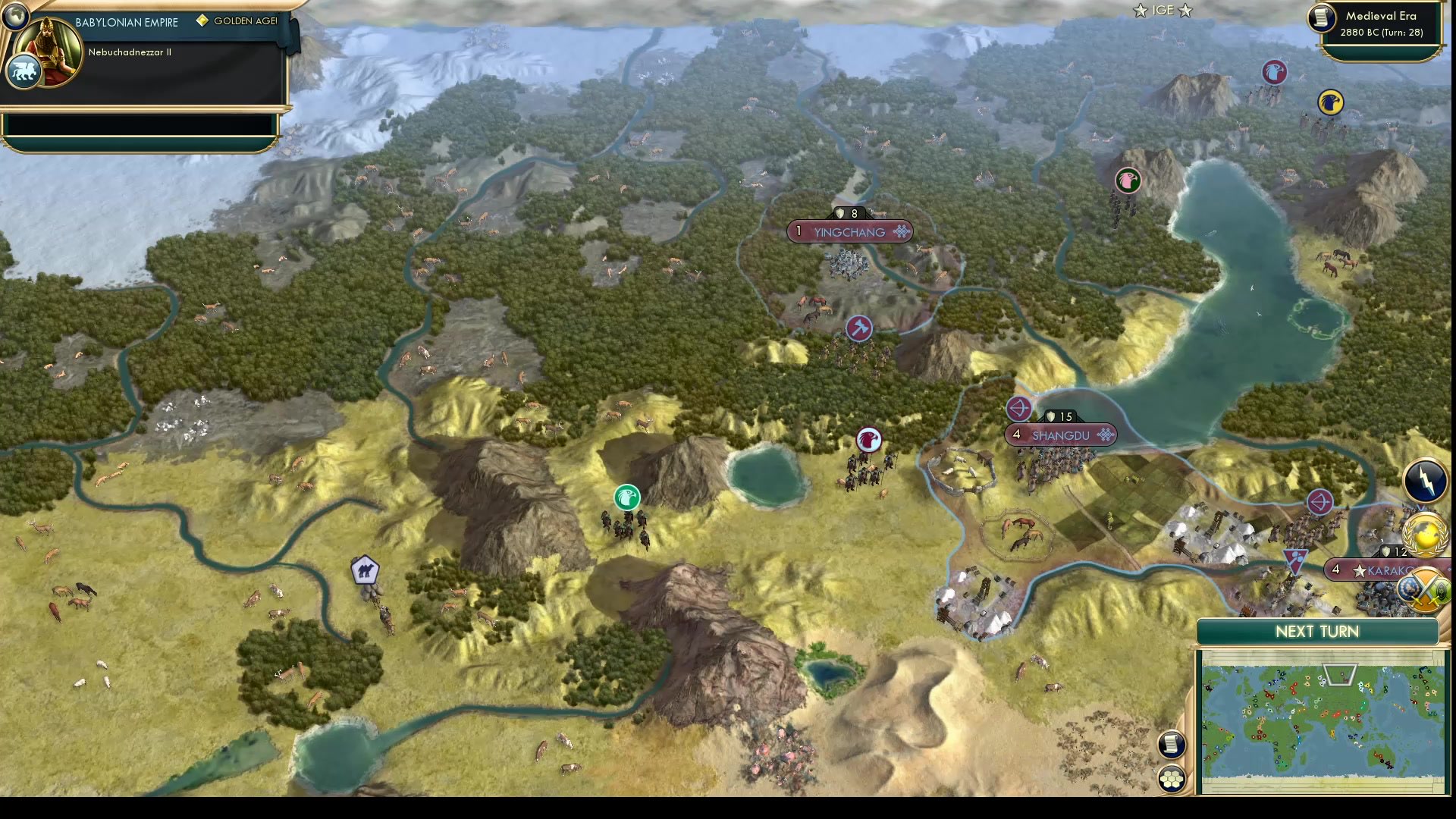Switch to strategic hex view beside the minimap
This screenshot has height=819, width=1456.
click(1172, 777)
